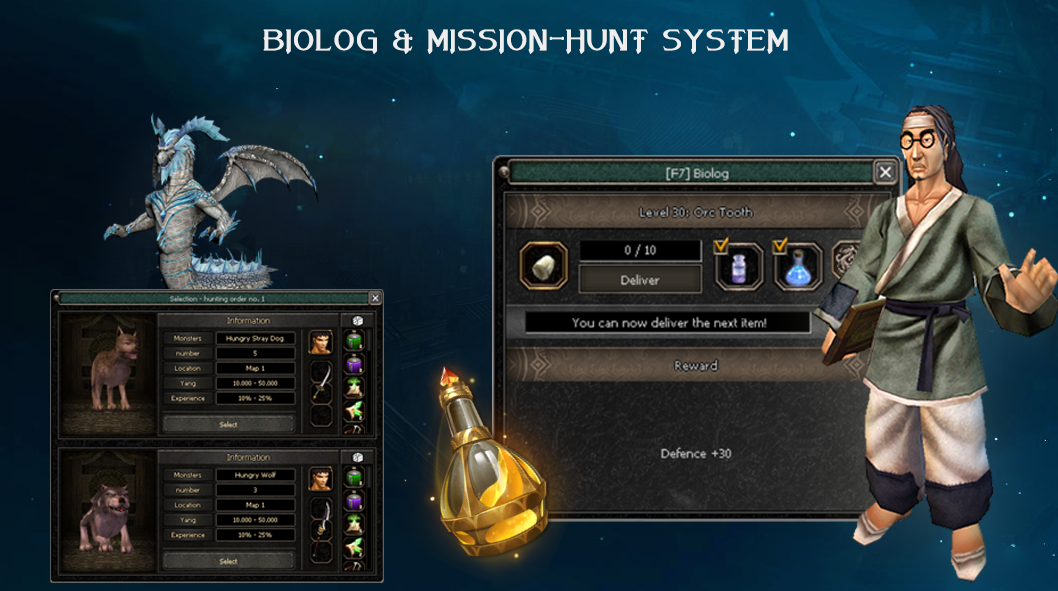Select the purple potion reward in Hungry Wolf order

(354, 500)
